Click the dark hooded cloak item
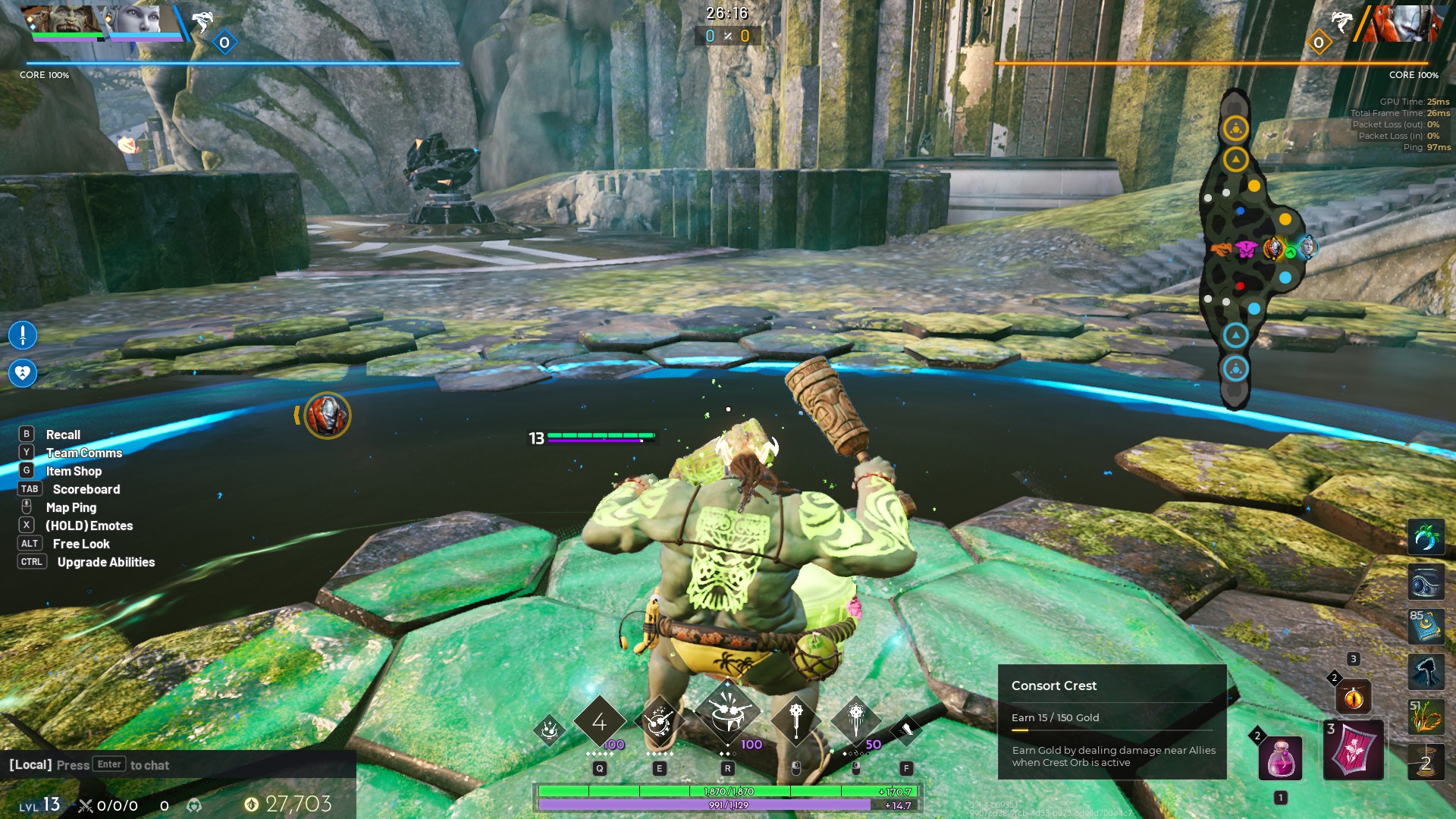 1426,672
